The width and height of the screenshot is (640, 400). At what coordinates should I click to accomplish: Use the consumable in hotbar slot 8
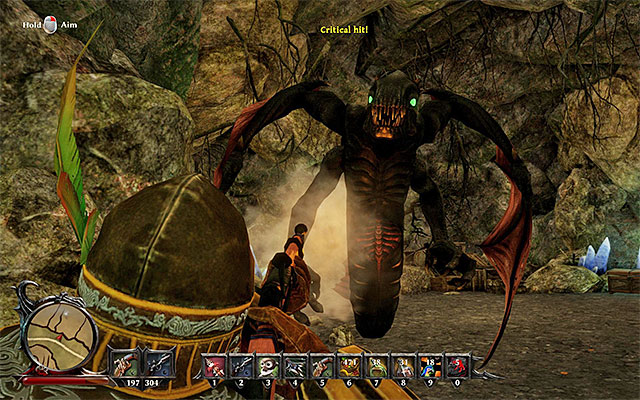[403, 366]
